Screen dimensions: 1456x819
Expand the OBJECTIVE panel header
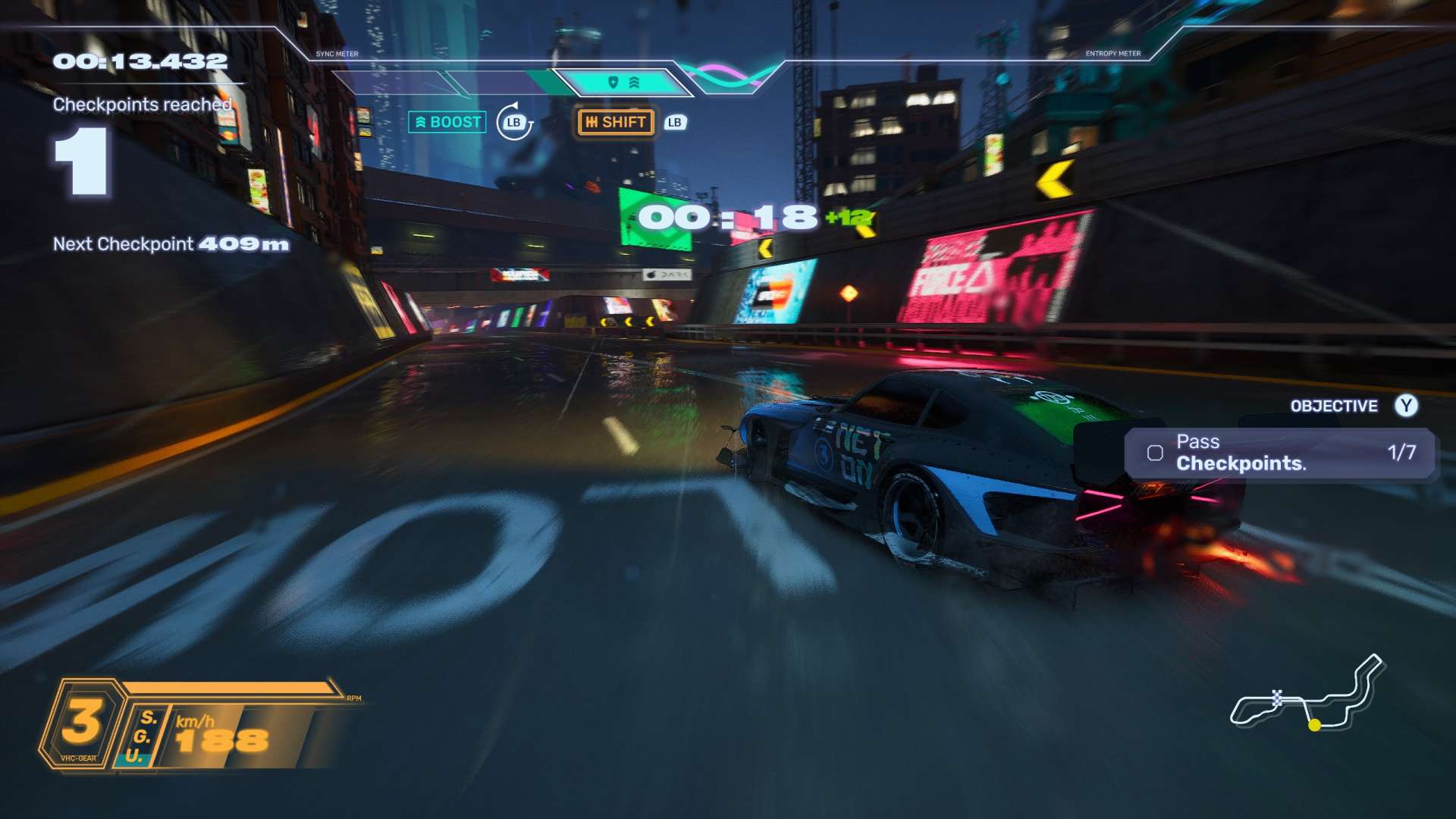(x=1334, y=406)
